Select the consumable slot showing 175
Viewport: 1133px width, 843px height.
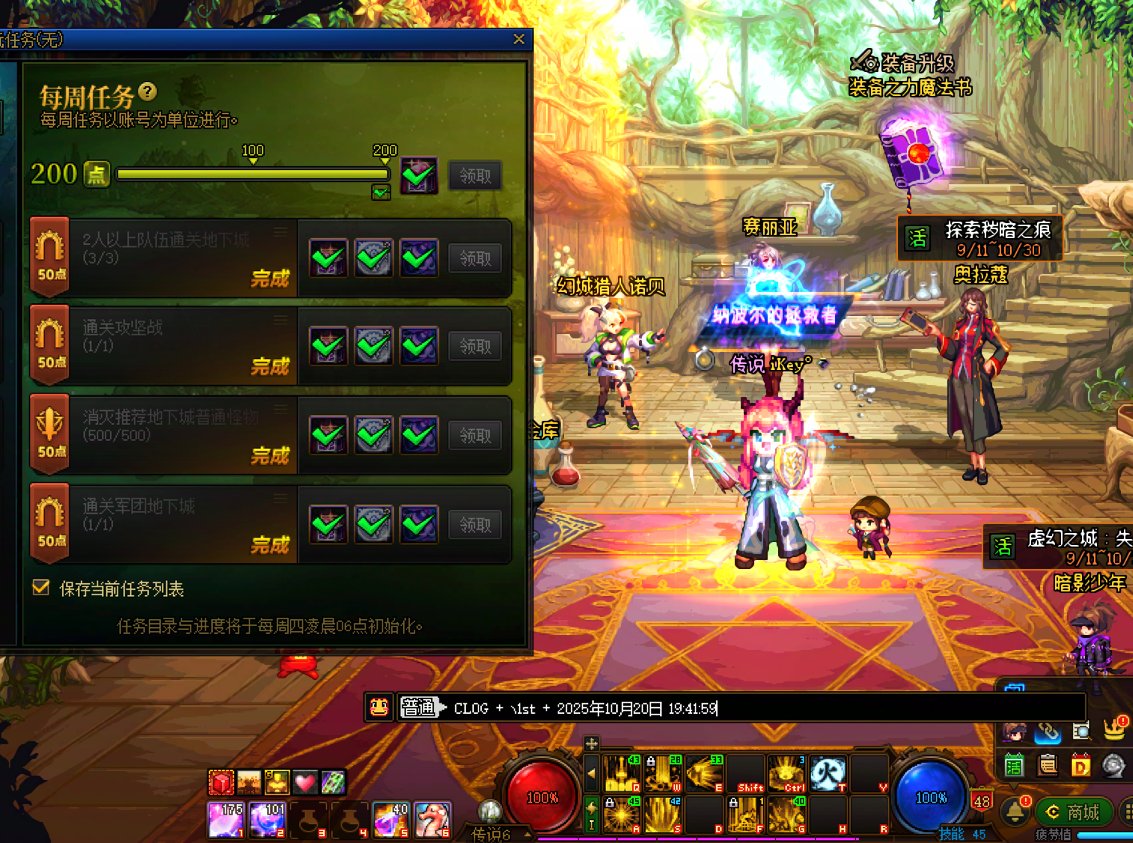coord(225,819)
